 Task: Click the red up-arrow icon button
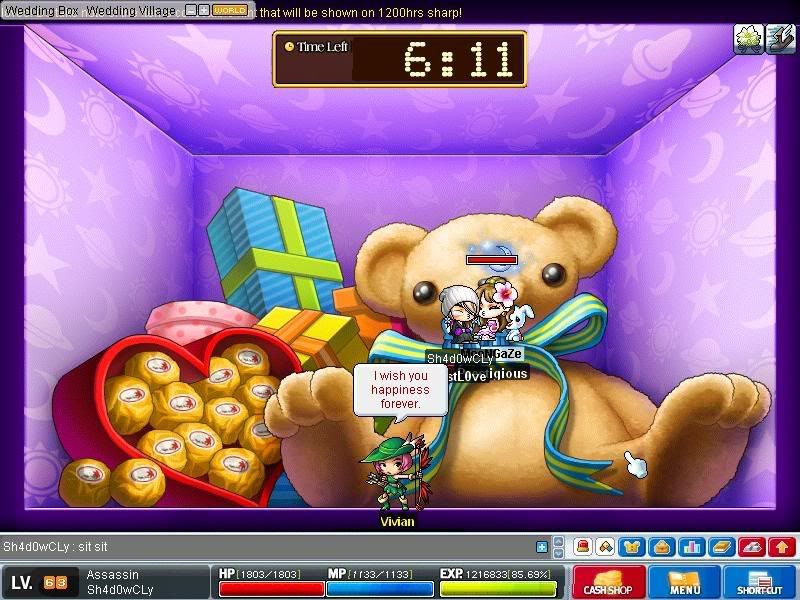pyautogui.click(x=781, y=547)
